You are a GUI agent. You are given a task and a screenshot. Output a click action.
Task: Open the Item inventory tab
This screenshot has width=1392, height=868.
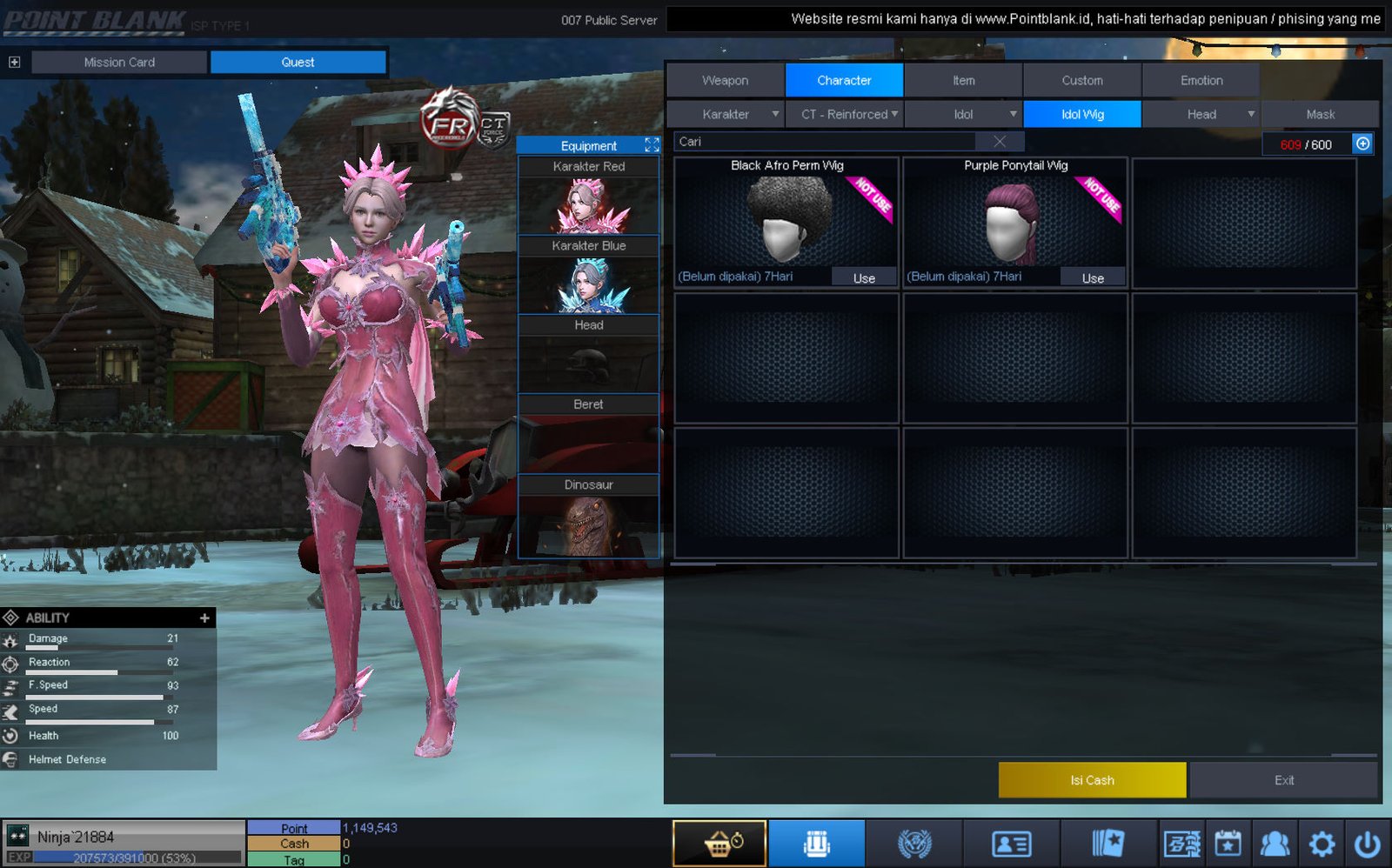[963, 80]
